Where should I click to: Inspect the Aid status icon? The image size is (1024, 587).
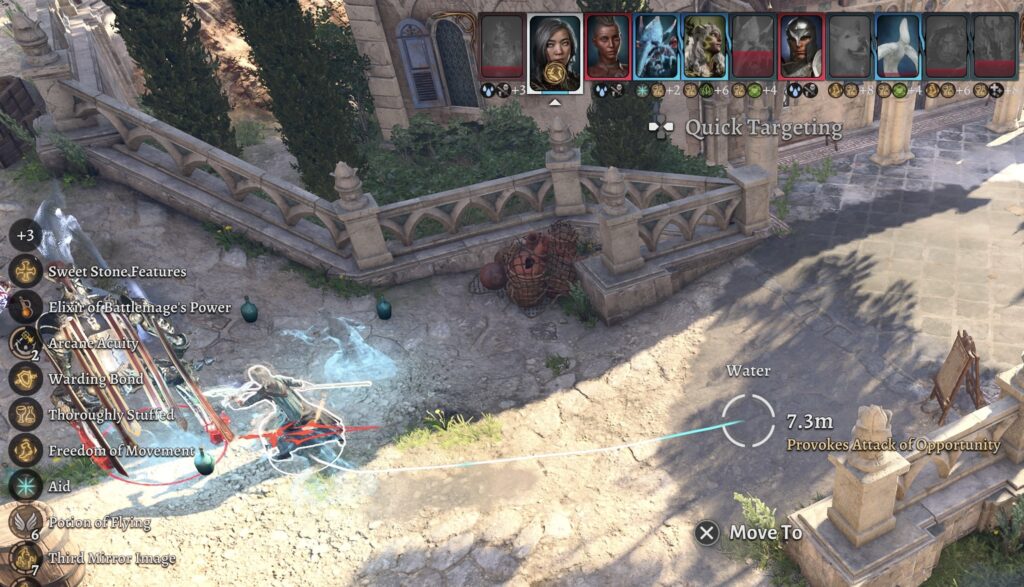click(x=25, y=486)
